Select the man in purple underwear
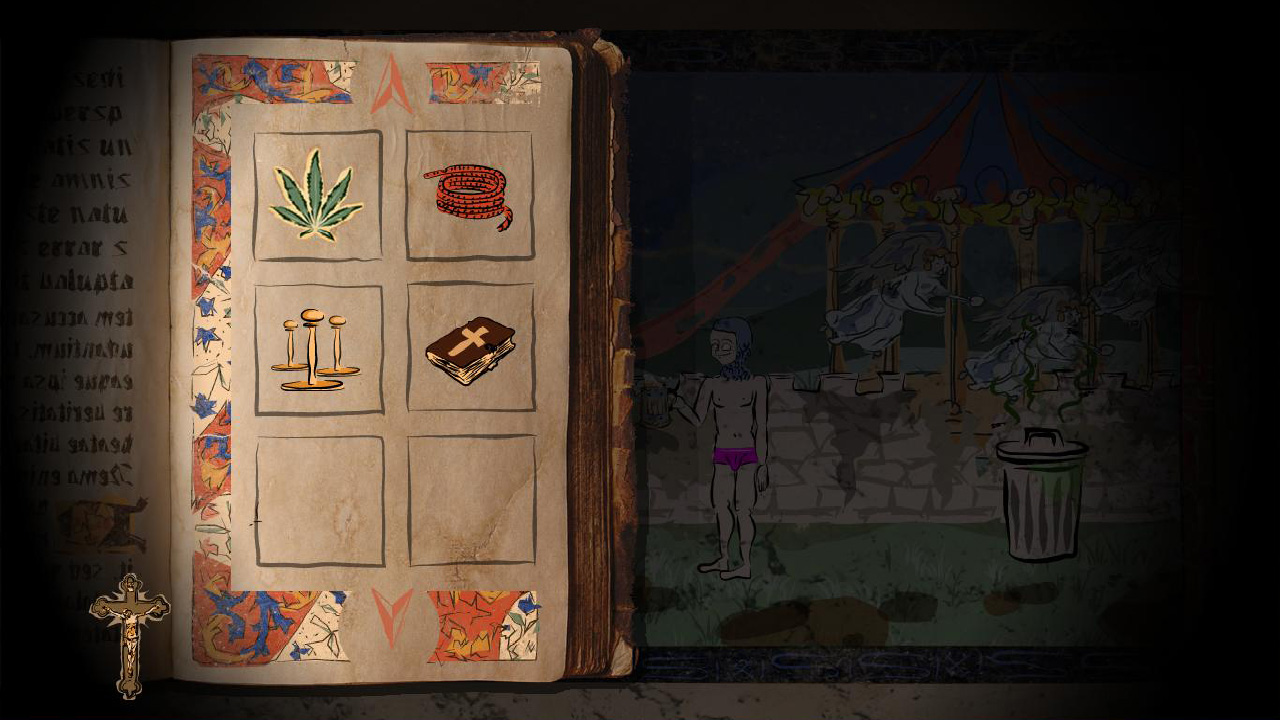Viewport: 1280px width, 720px height. coord(733,430)
